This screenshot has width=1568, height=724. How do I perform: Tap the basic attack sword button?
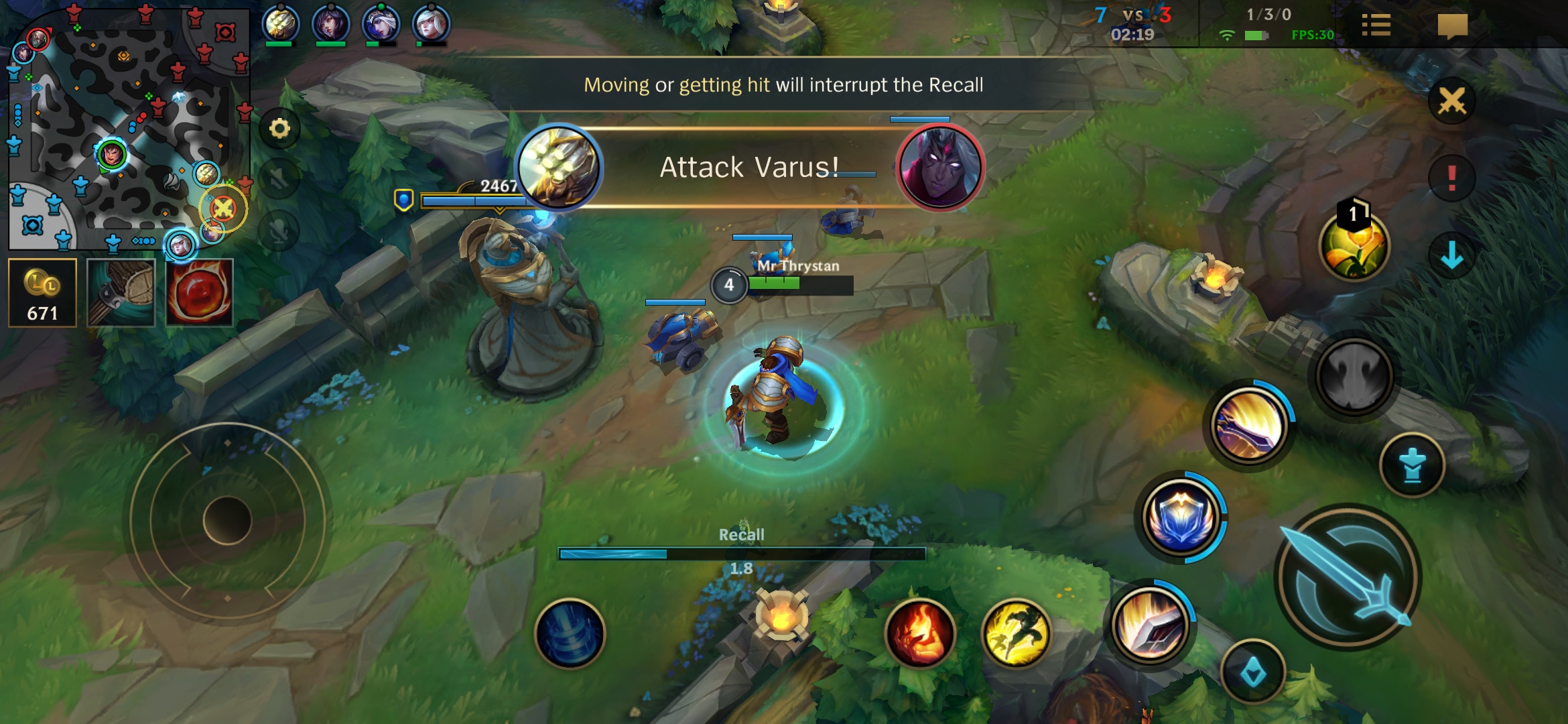[x=1348, y=578]
